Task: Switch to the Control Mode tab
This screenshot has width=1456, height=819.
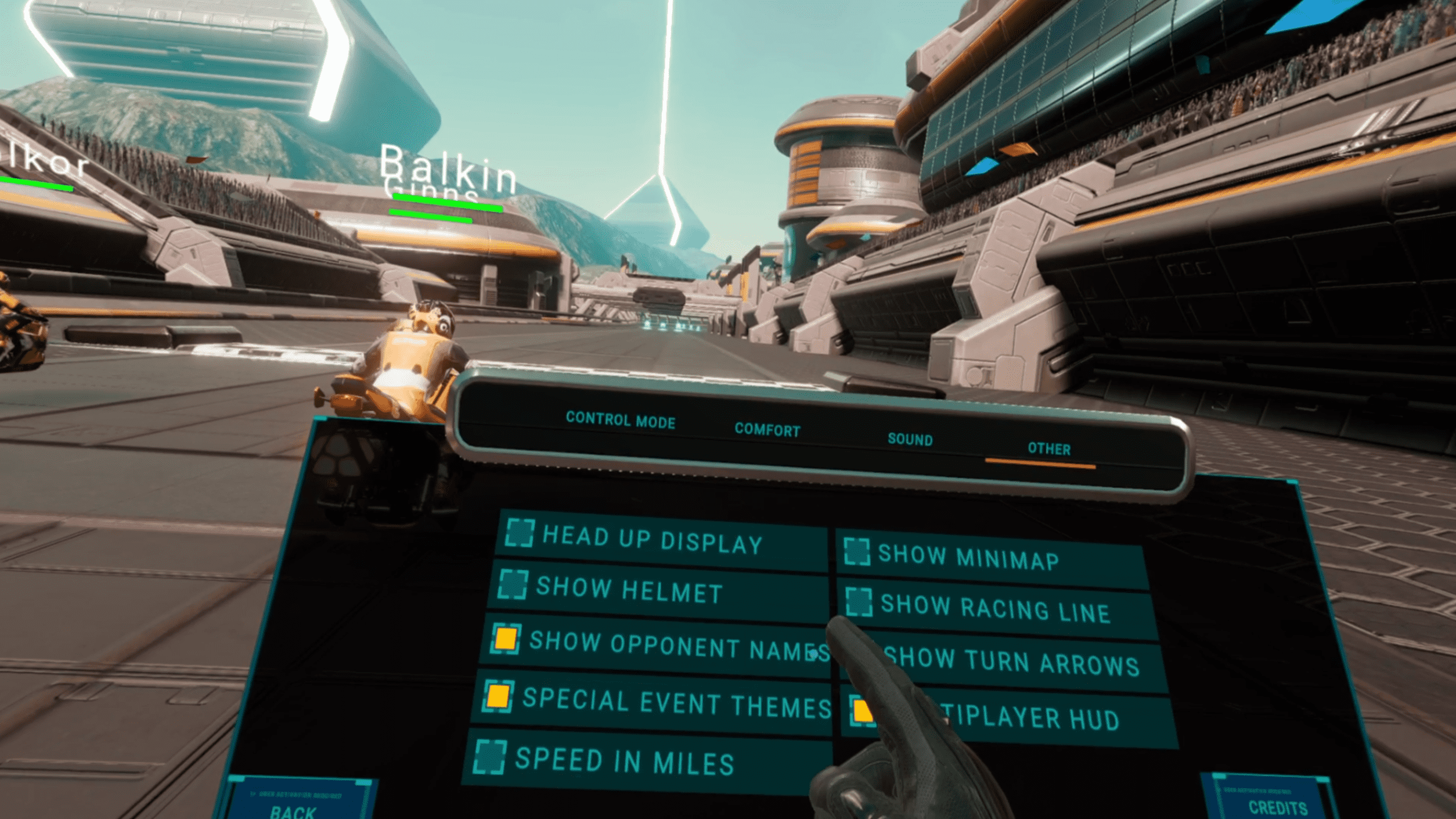Action: (620, 420)
